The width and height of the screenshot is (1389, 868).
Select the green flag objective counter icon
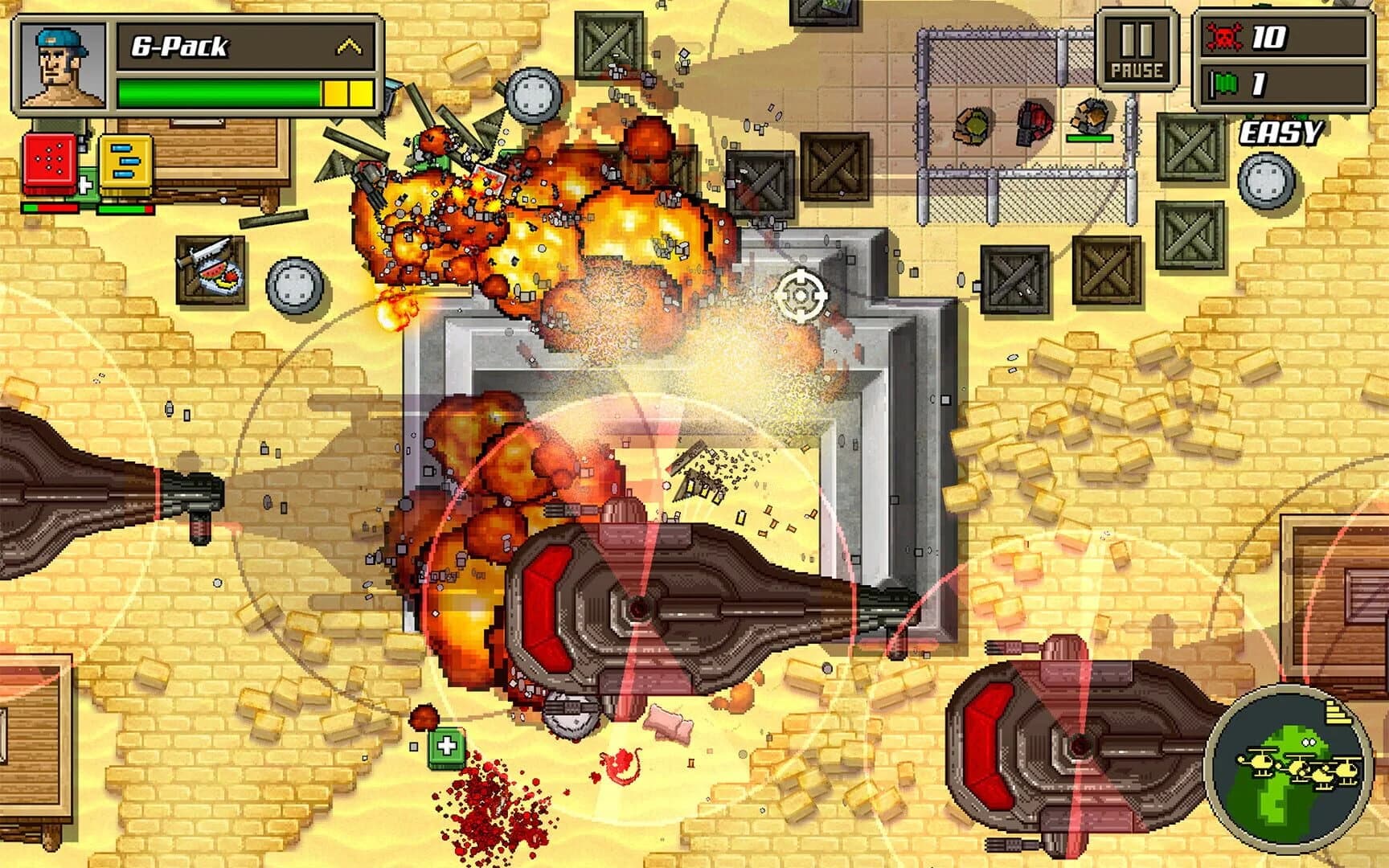coord(1224,82)
